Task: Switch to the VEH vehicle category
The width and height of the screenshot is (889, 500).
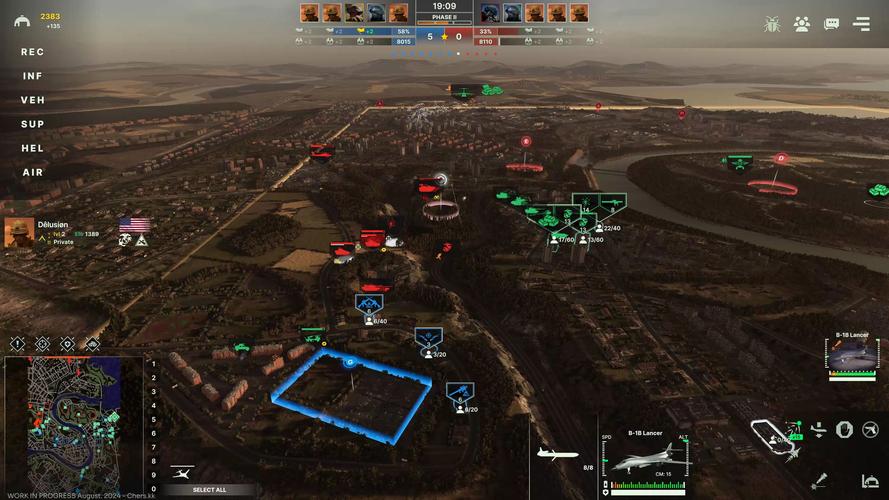Action: (33, 100)
